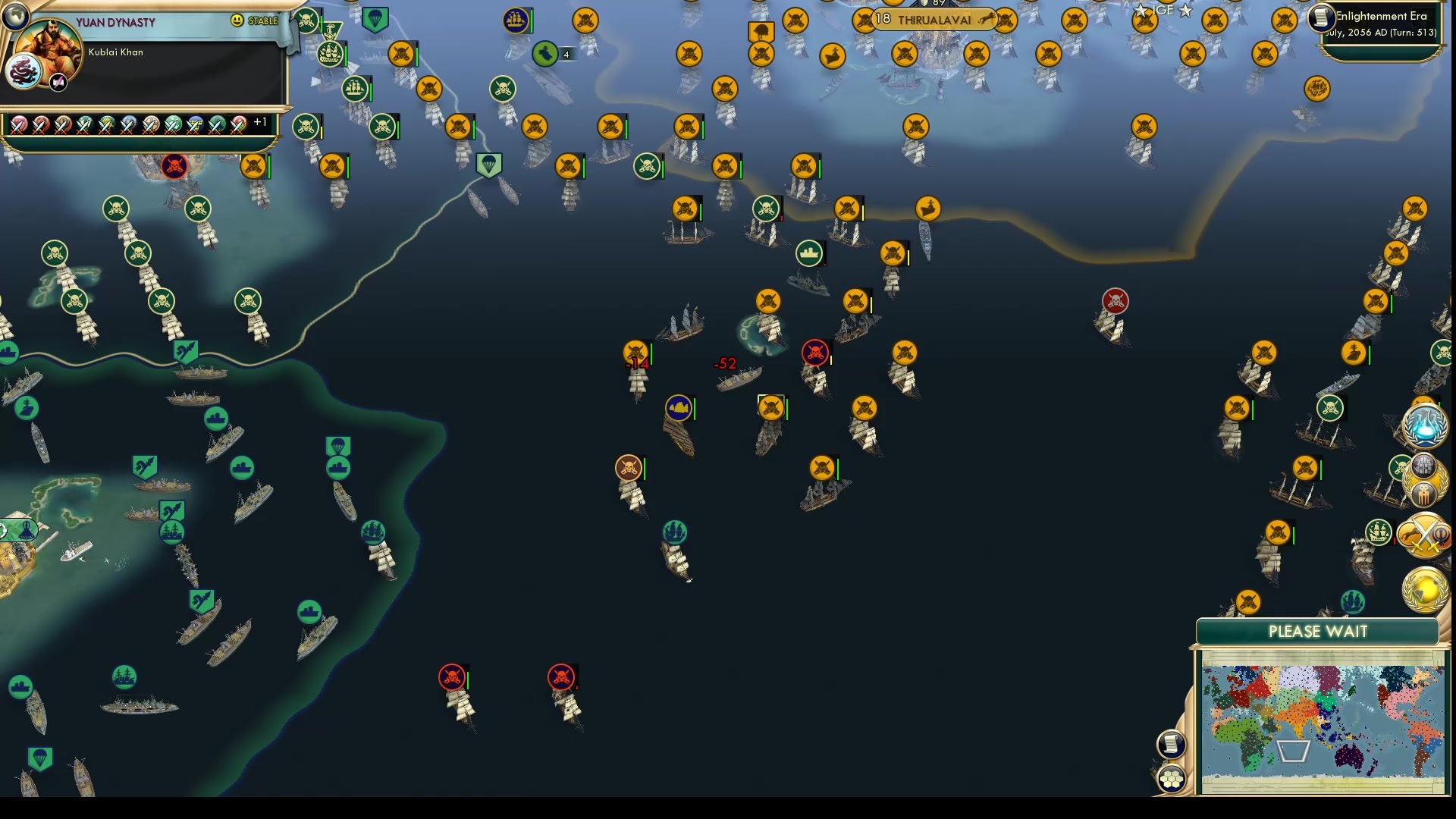This screenshot has height=819, width=1456.
Task: Click the globe icon above the leader portrait
Action: click(14, 16)
